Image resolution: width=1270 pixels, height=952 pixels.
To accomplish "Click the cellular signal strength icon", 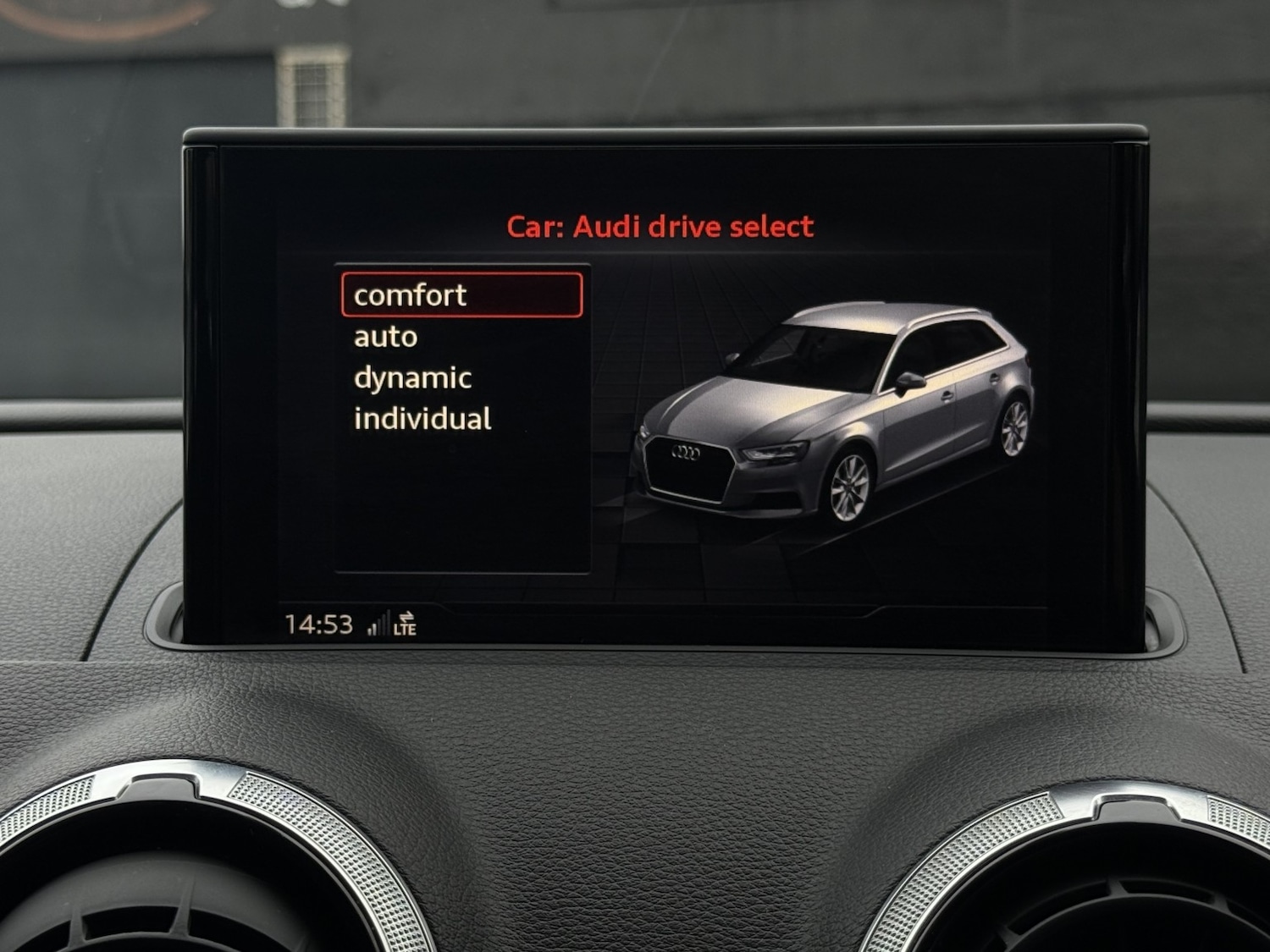I will click(378, 623).
